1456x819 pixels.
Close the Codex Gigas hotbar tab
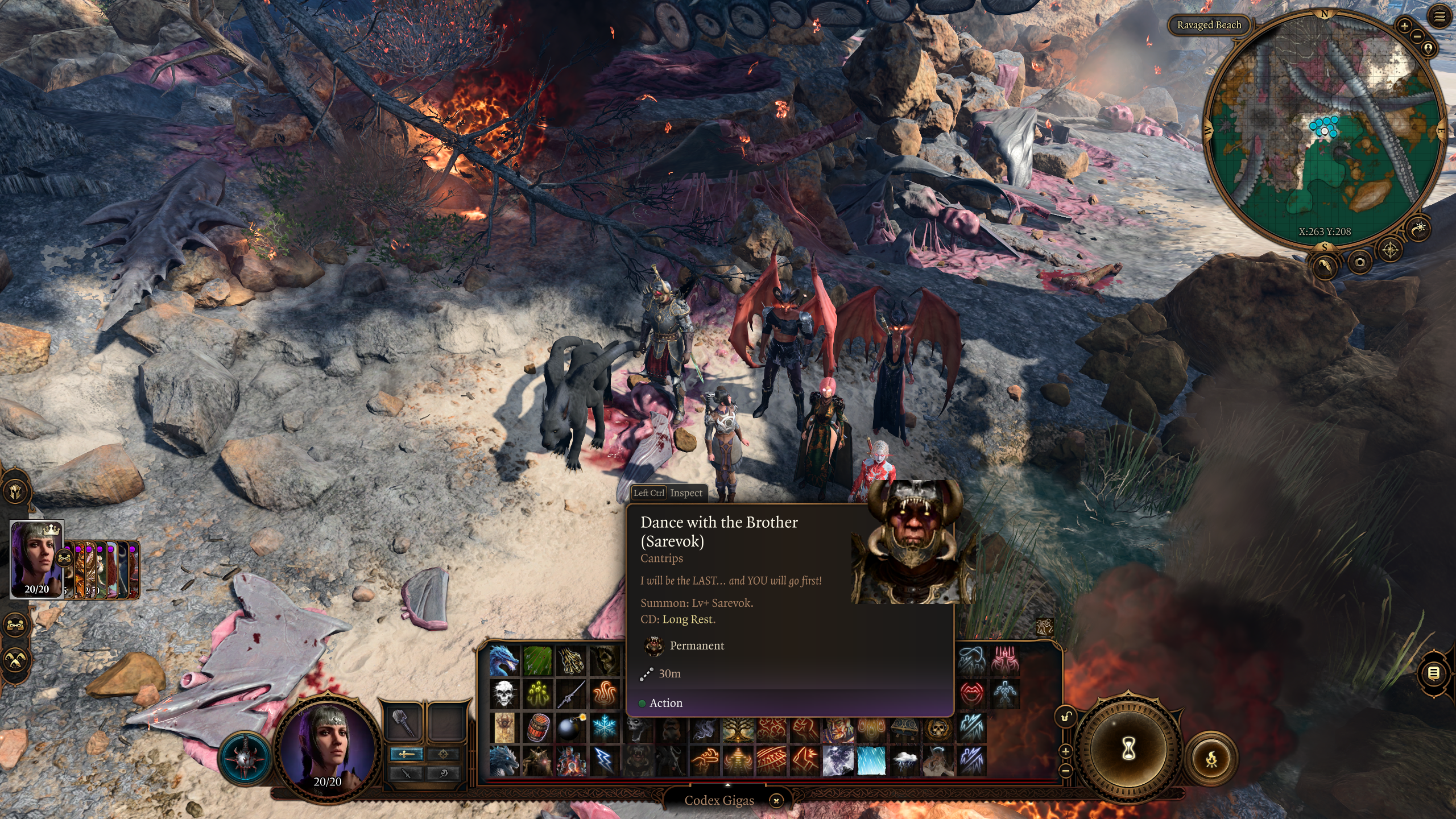click(776, 801)
